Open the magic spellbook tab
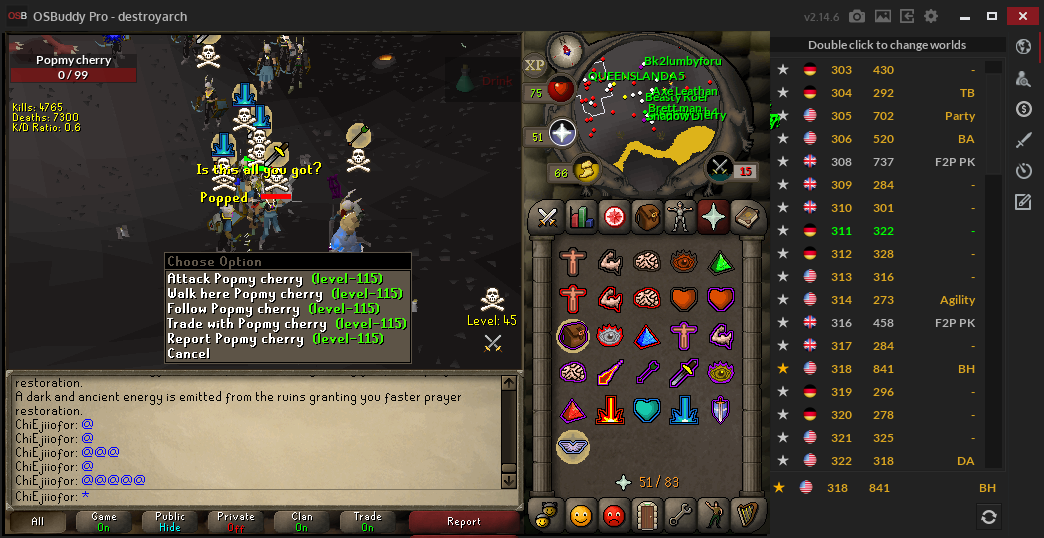Viewport: 1044px width, 538px height. coord(745,215)
